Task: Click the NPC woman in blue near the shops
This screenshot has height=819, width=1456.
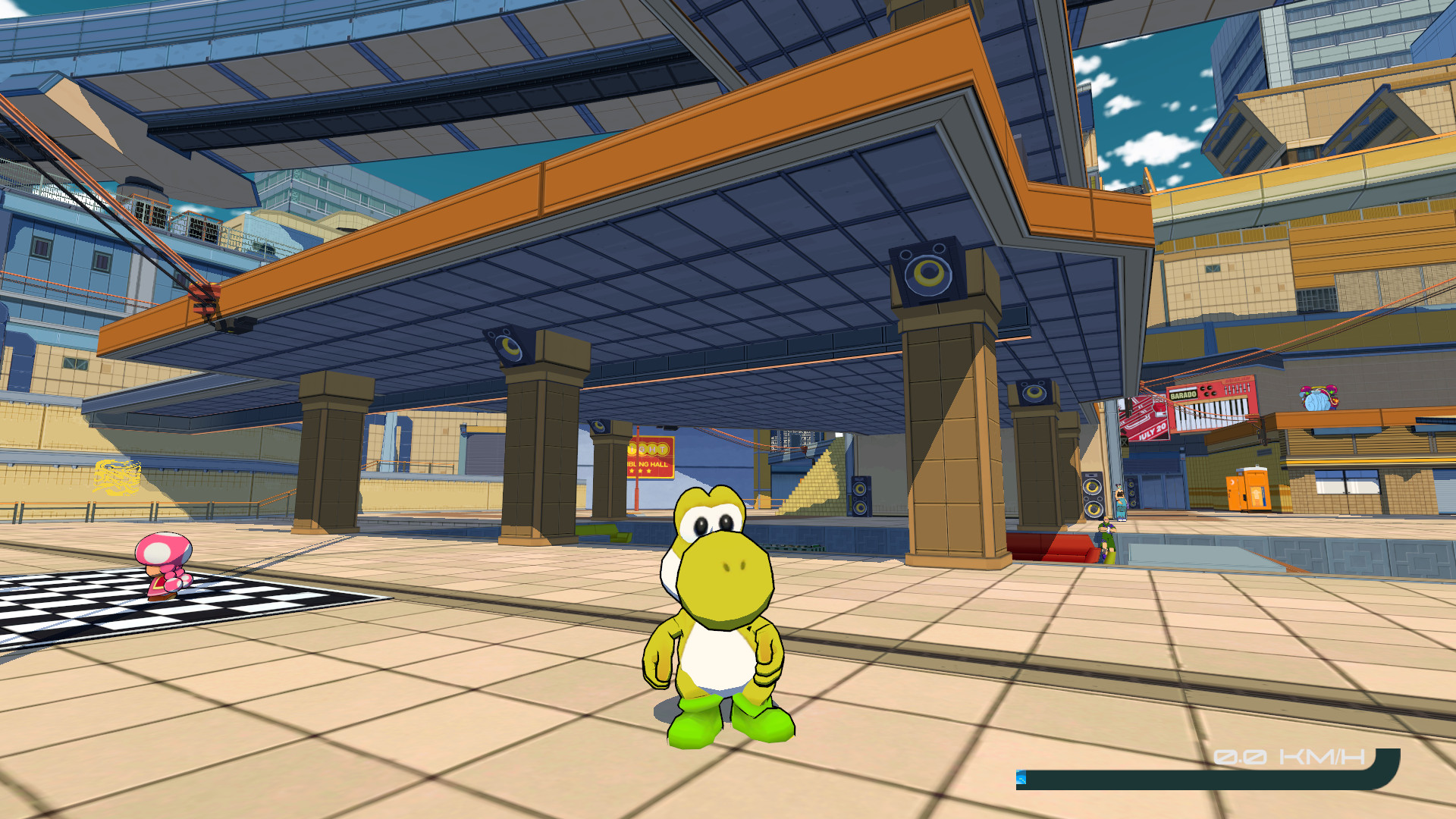Action: pos(1119,500)
